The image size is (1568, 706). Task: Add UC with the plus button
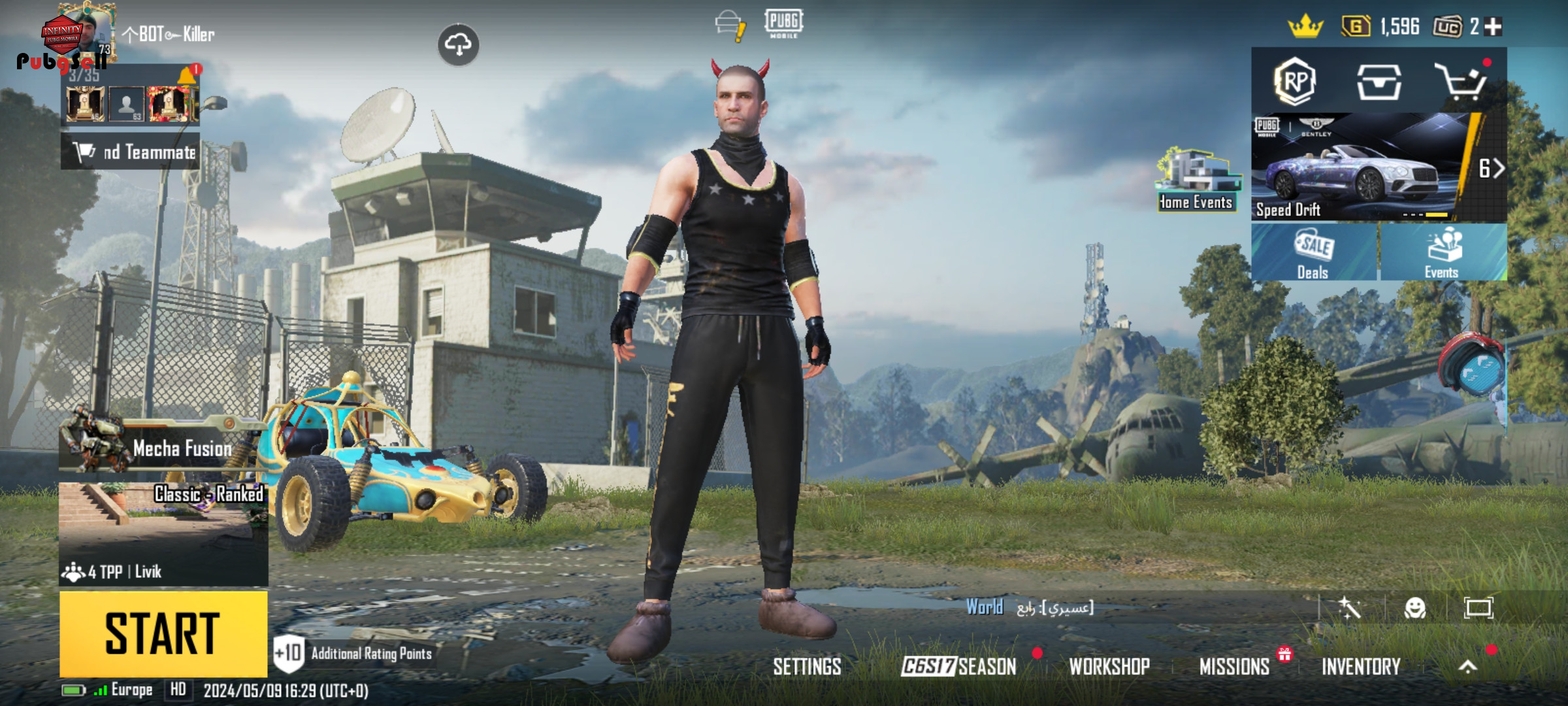[1494, 27]
